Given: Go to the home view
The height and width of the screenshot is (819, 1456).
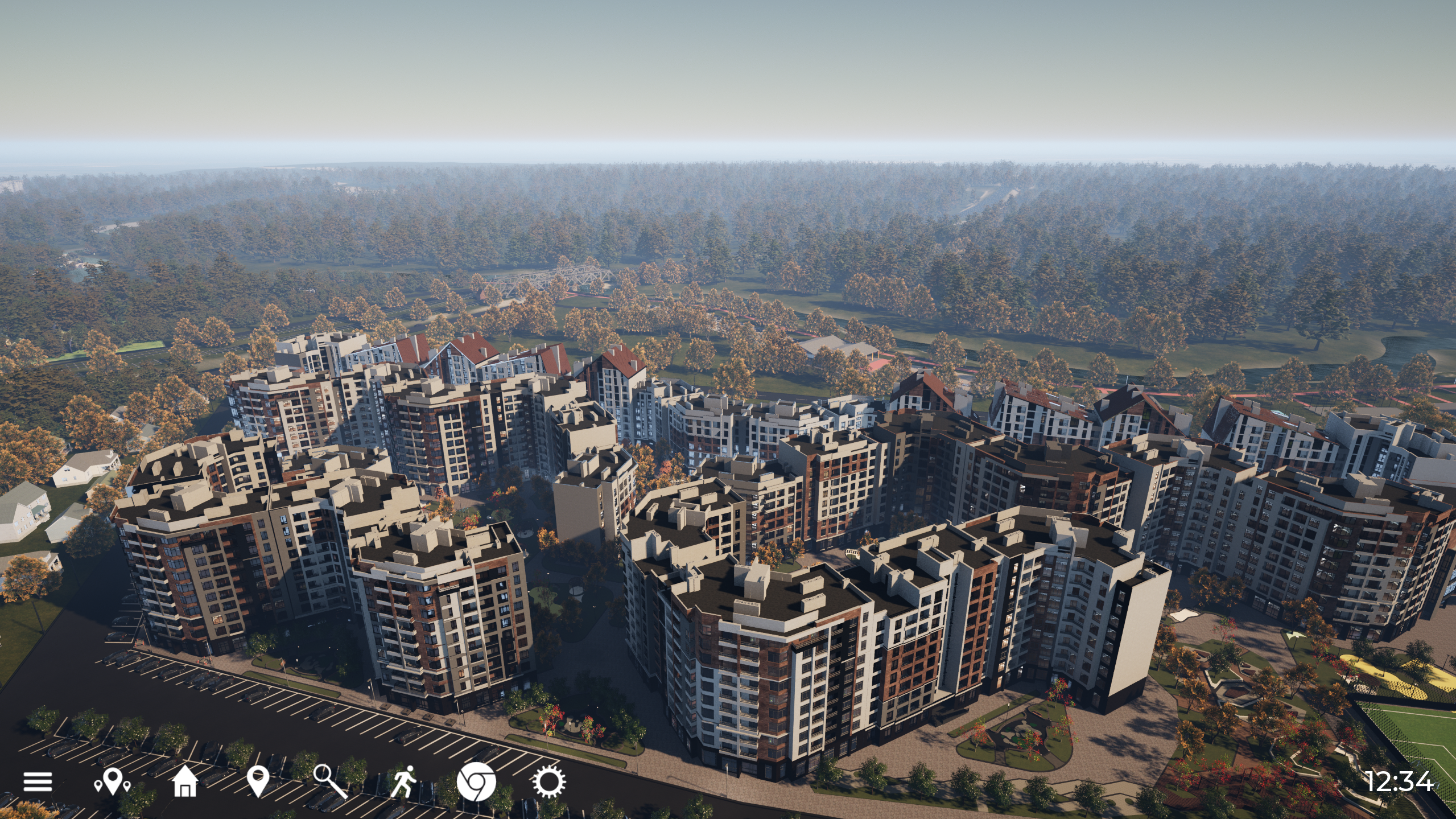Looking at the screenshot, I should pyautogui.click(x=184, y=781).
